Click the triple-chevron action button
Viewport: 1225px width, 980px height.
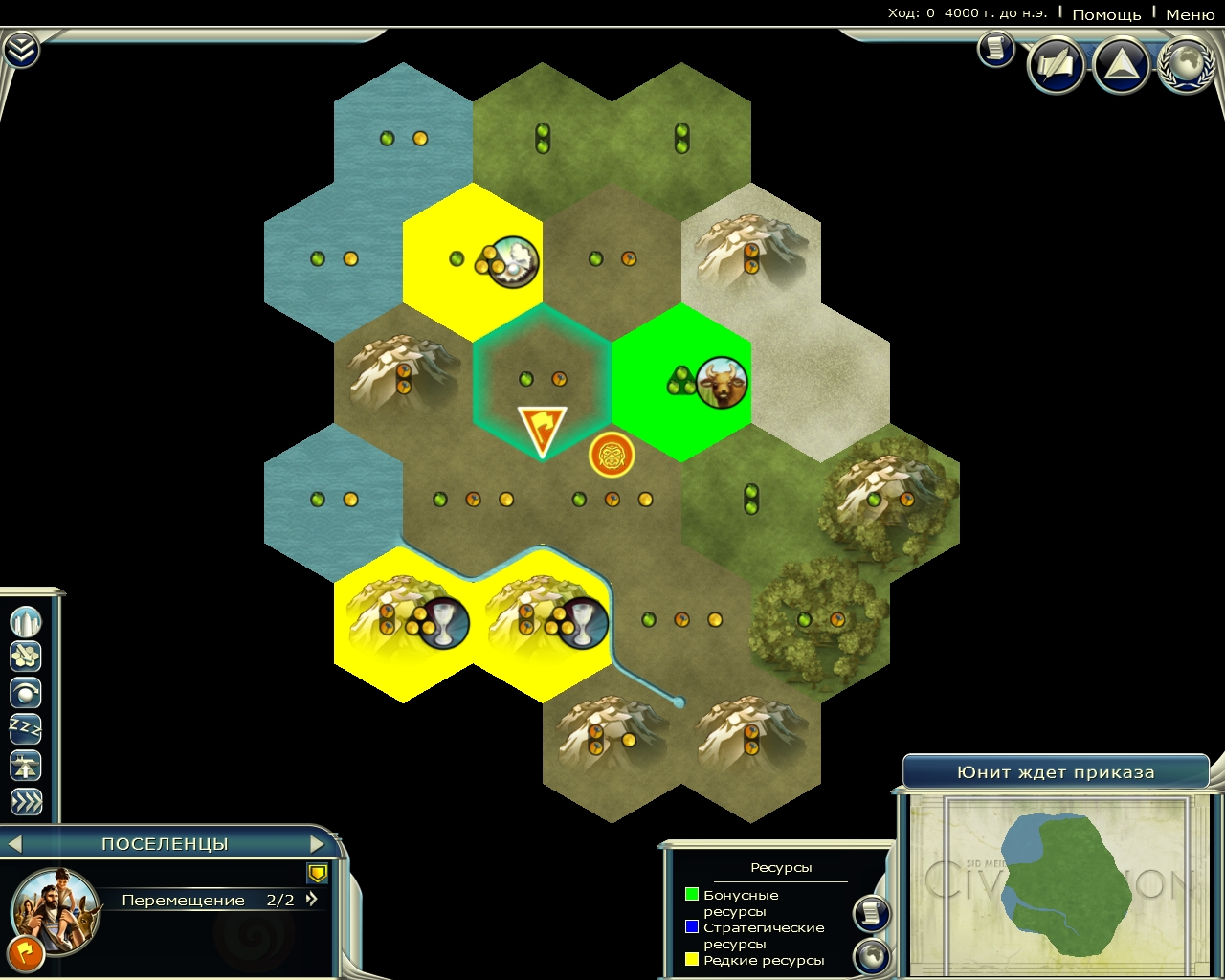coord(26,802)
